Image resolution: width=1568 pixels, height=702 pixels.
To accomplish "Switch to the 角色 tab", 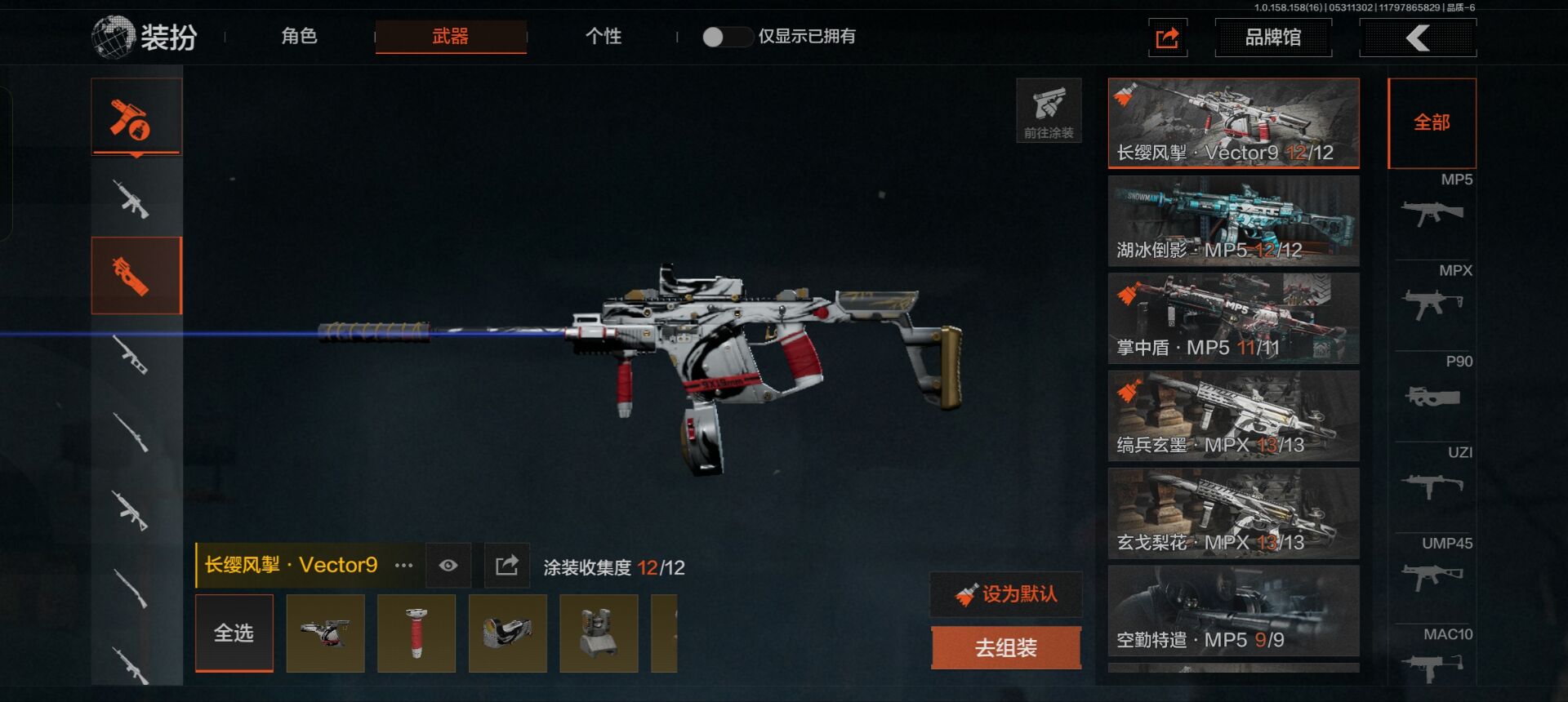I will (299, 37).
